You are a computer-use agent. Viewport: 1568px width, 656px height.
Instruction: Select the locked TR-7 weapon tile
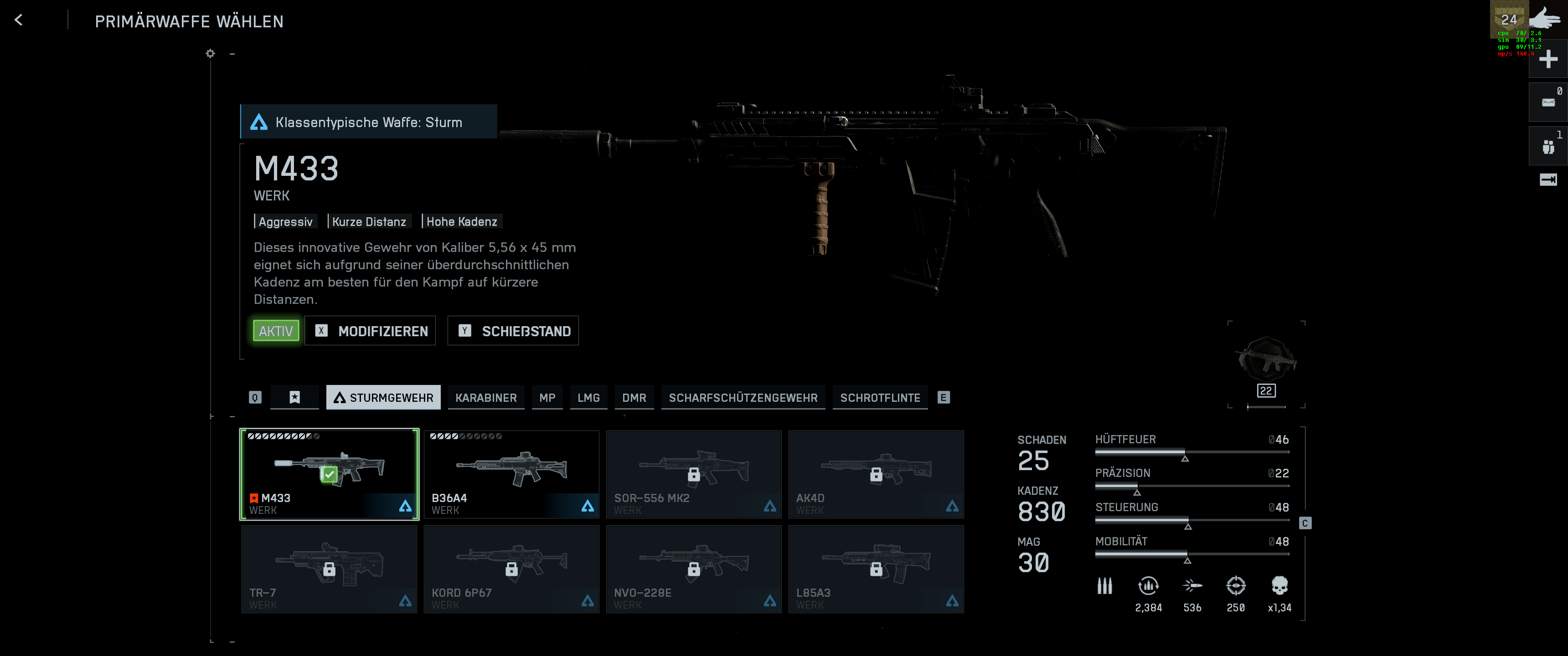coord(329,569)
